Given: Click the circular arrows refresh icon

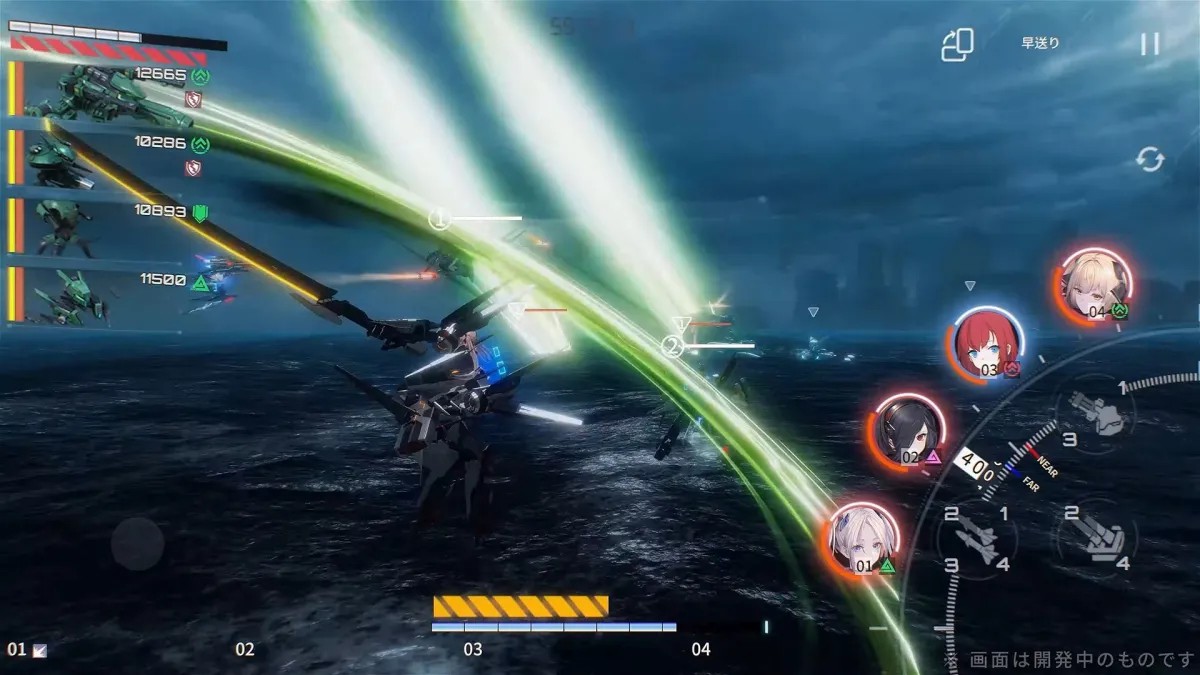Looking at the screenshot, I should click(1150, 160).
